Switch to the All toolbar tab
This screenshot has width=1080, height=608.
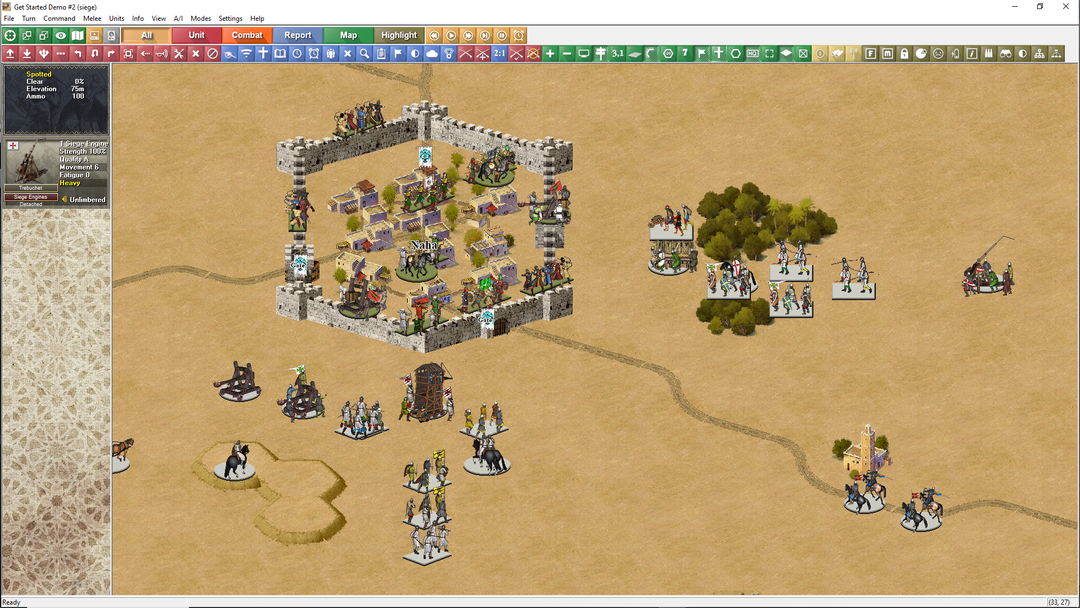click(147, 35)
